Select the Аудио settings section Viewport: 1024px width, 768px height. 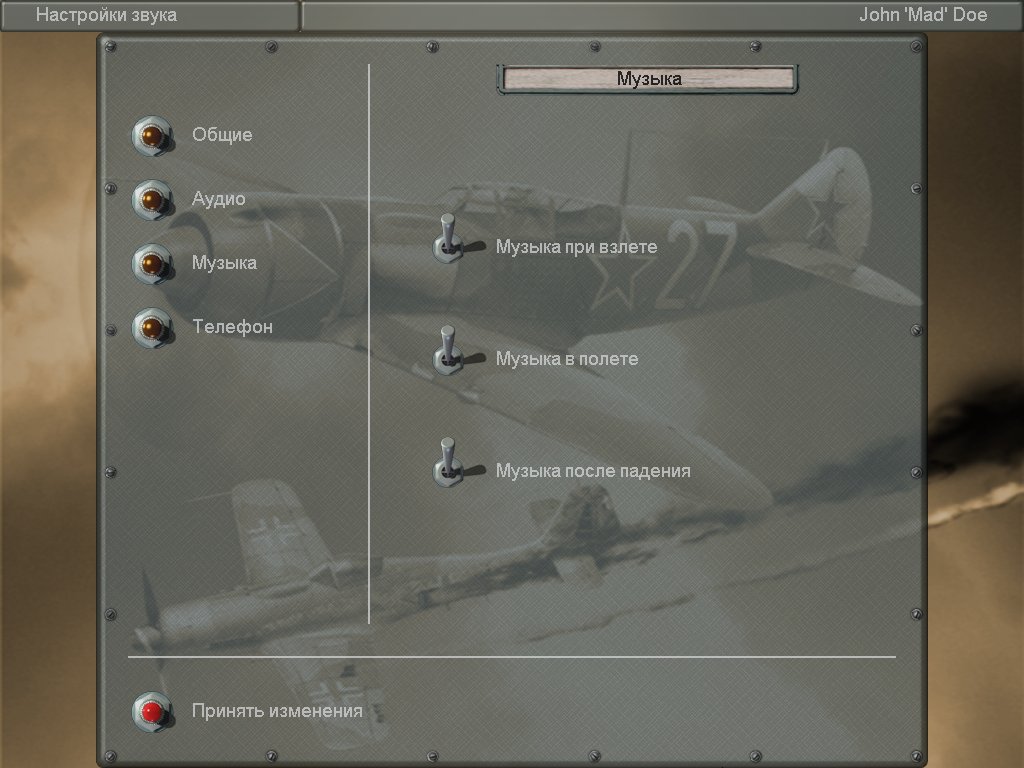(152, 200)
